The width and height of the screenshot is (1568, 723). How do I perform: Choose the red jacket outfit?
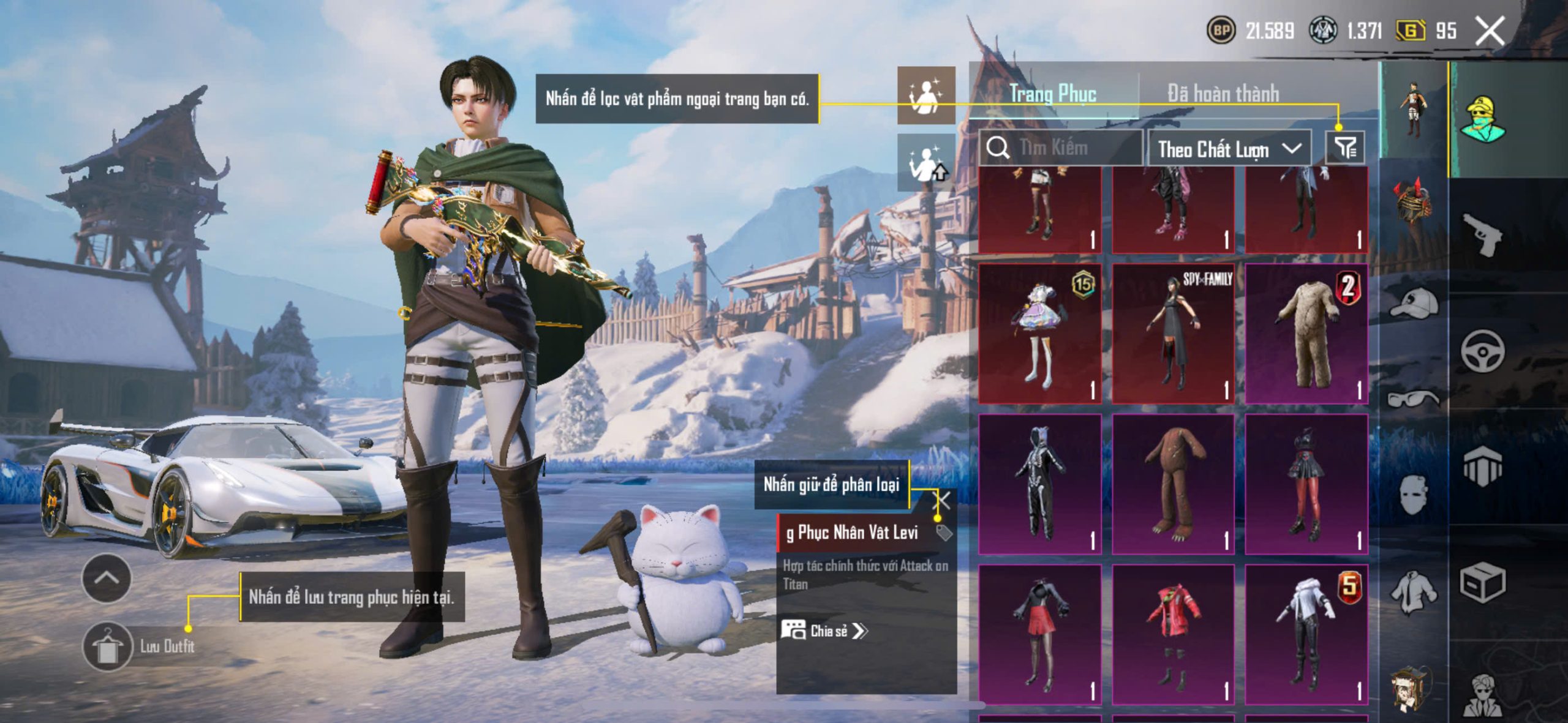pyautogui.click(x=1173, y=634)
